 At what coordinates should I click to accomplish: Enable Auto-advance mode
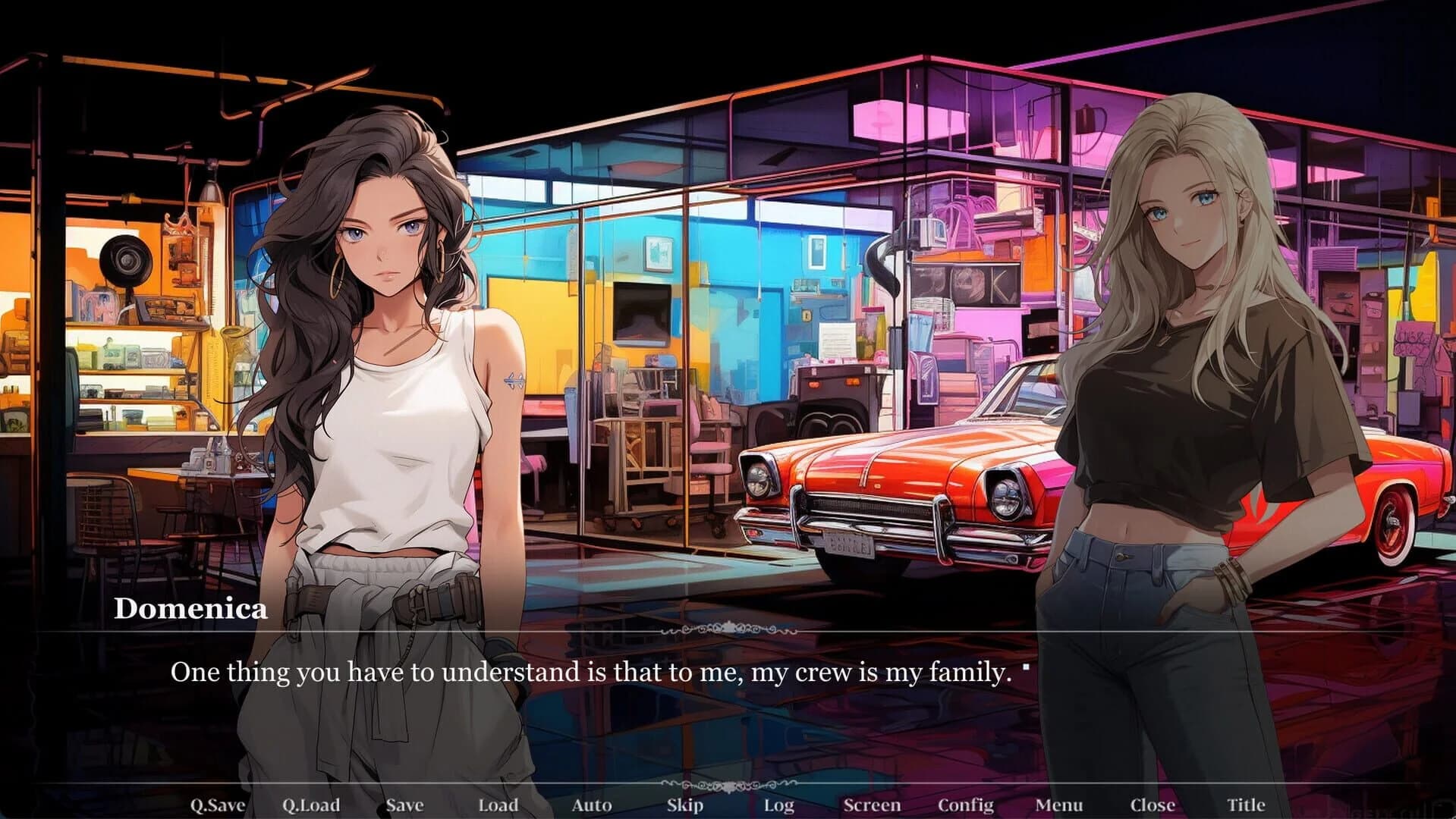(x=592, y=805)
